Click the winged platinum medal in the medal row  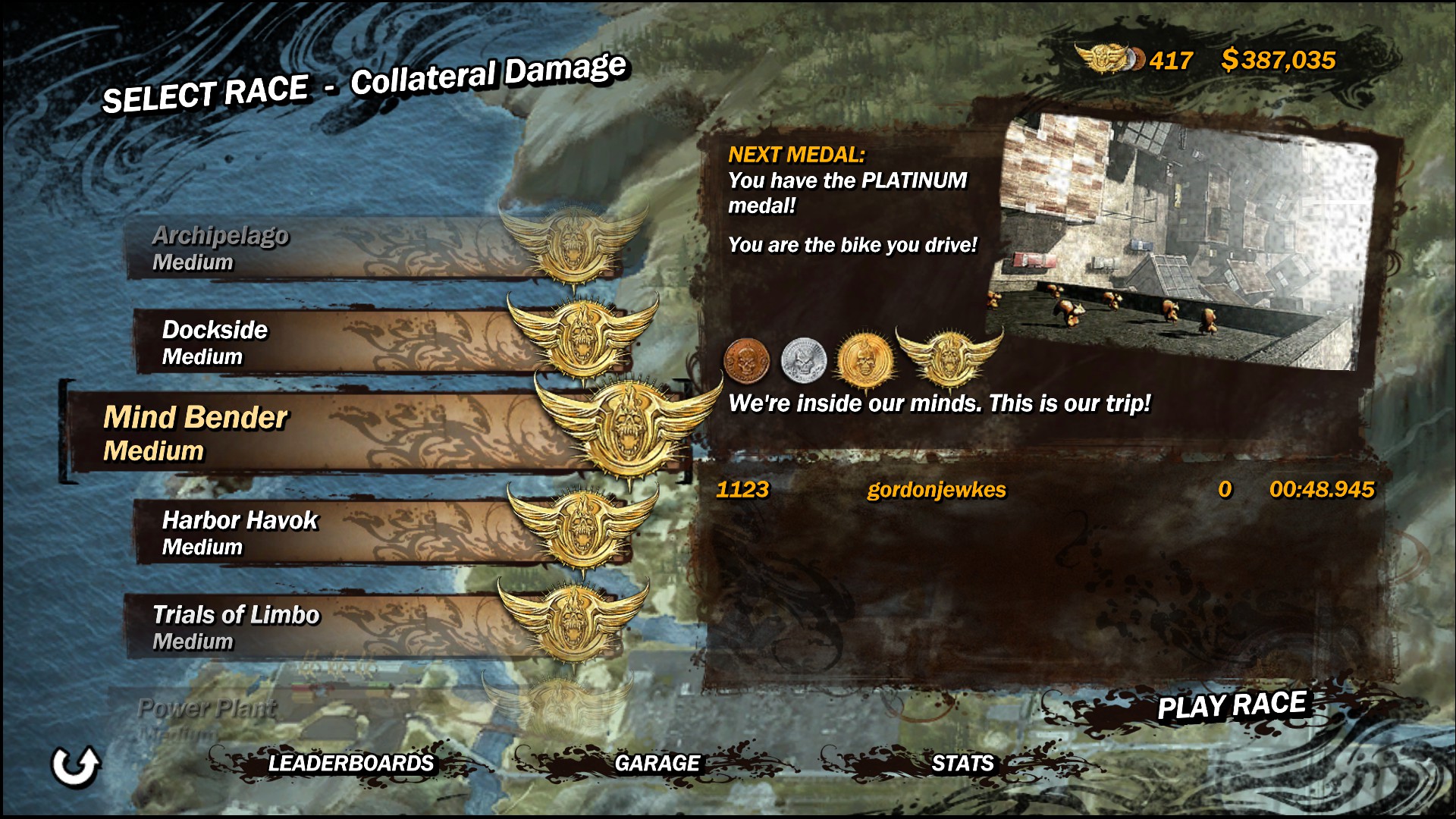[x=949, y=356]
